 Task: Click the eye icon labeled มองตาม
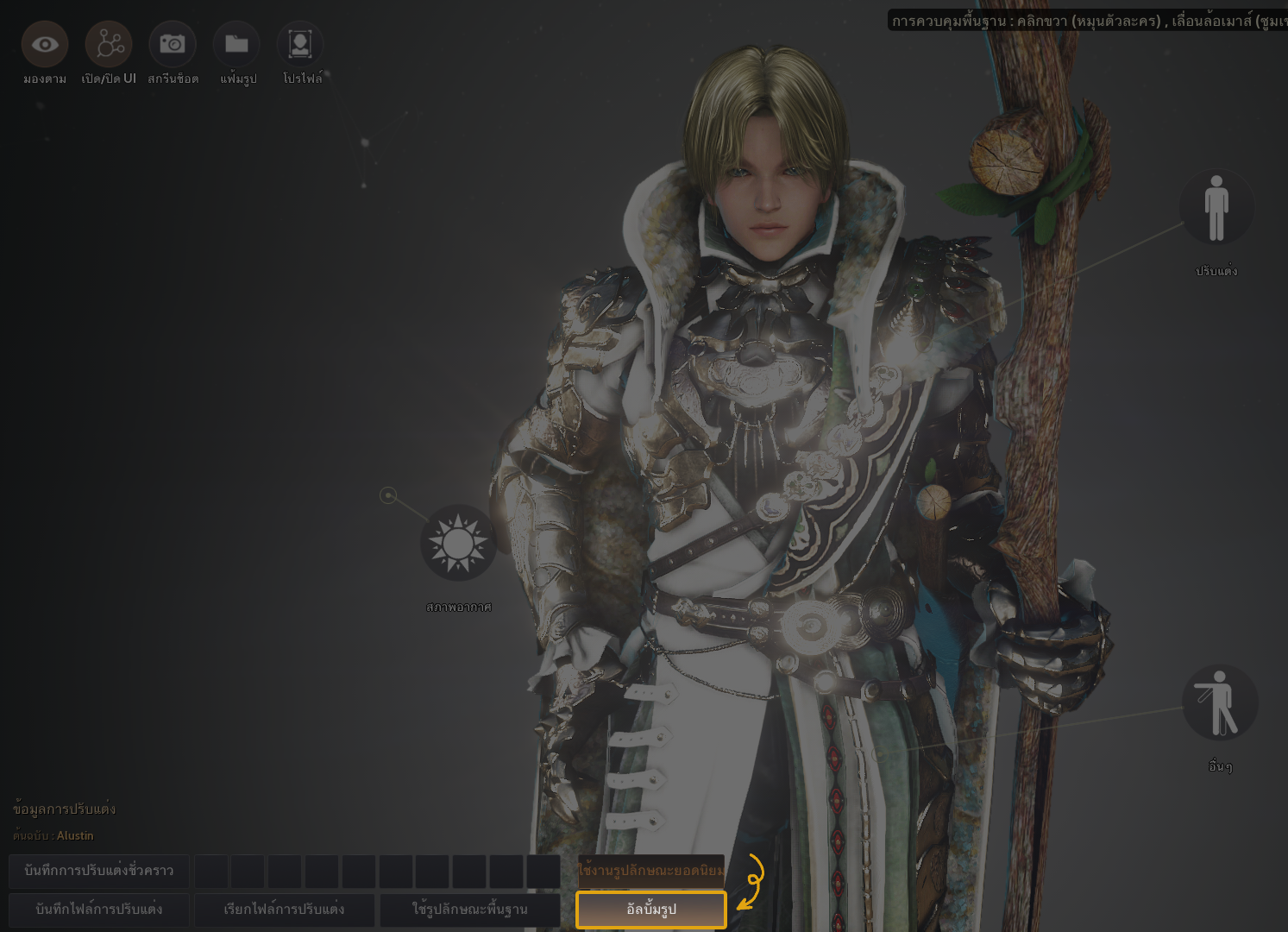pyautogui.click(x=45, y=44)
